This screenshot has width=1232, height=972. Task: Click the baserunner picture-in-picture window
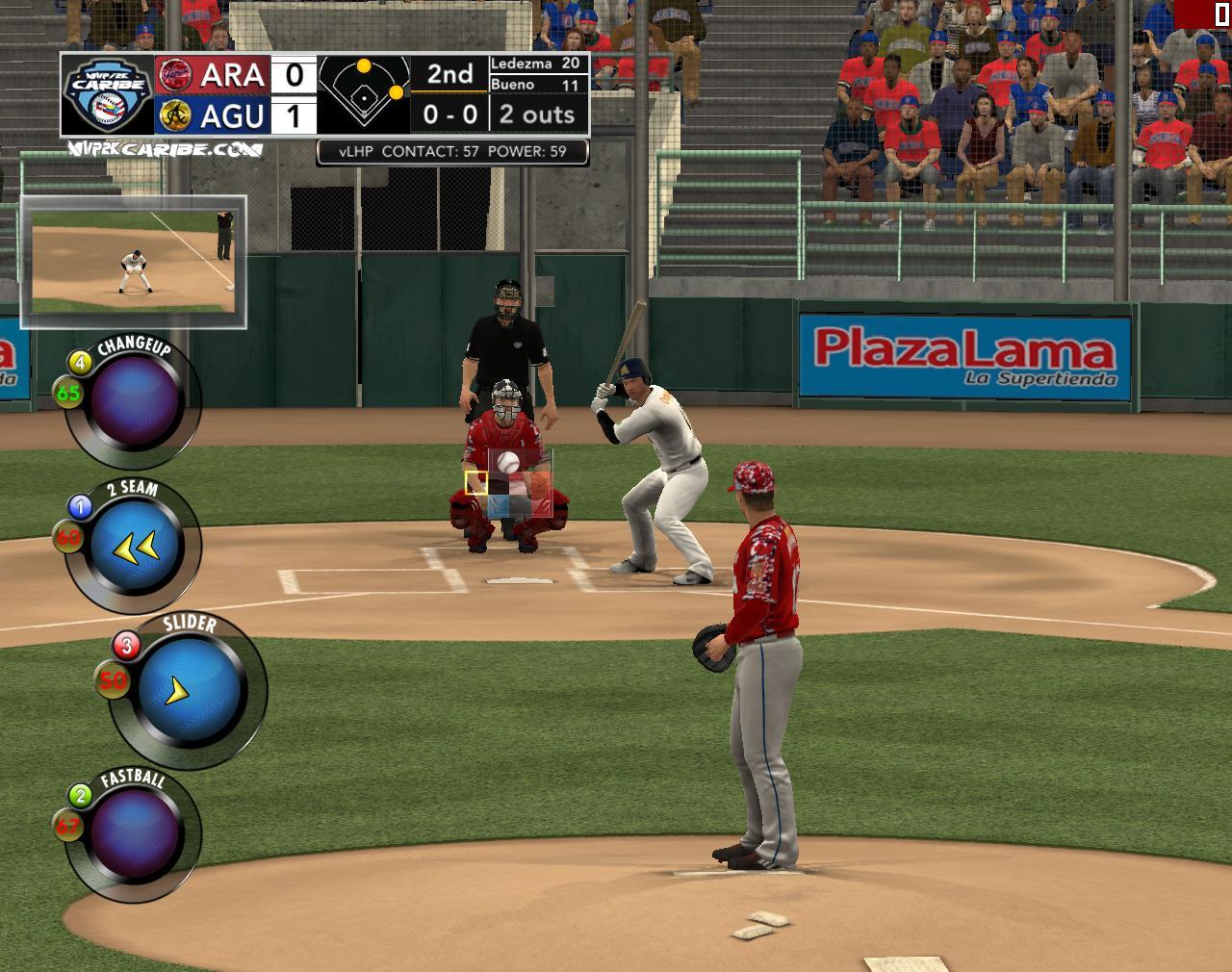[133, 262]
